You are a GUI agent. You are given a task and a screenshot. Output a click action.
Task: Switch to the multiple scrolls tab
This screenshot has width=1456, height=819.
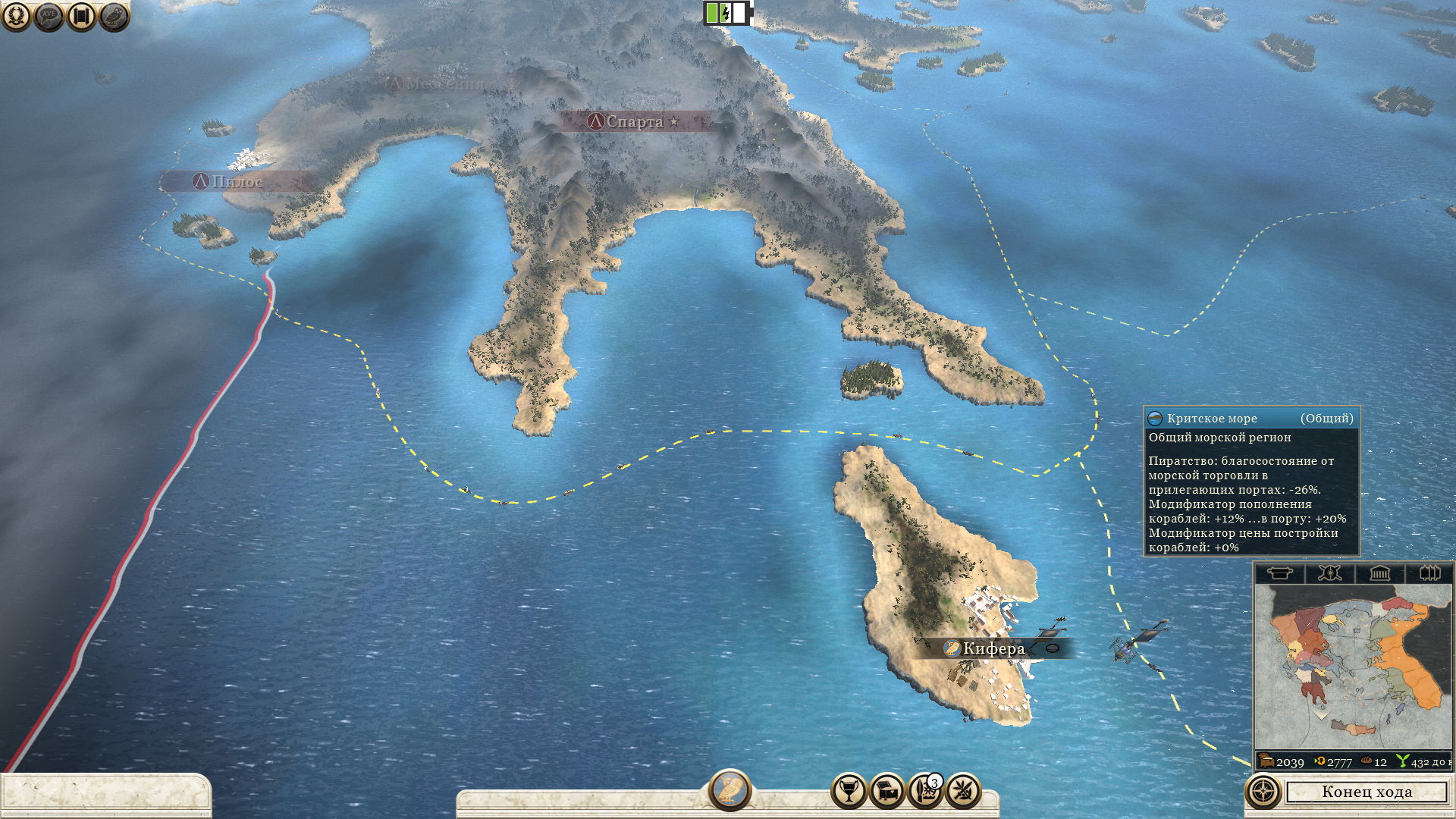click(x=1429, y=573)
